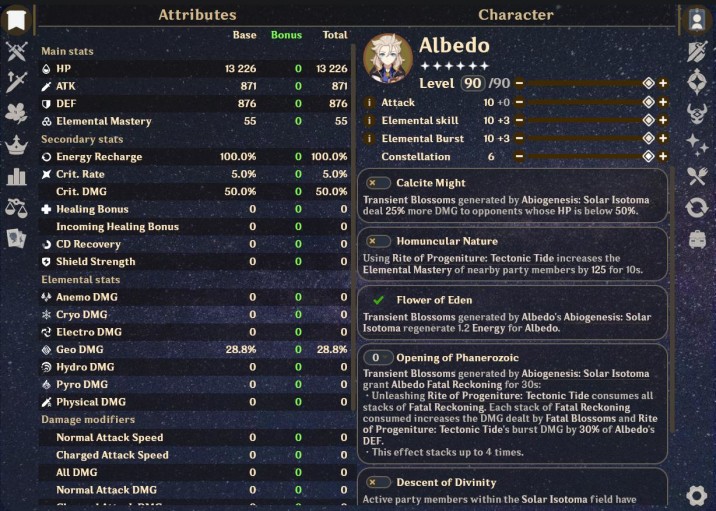
Task: Toggle the Descent of Divinity effect
Action: click(378, 482)
